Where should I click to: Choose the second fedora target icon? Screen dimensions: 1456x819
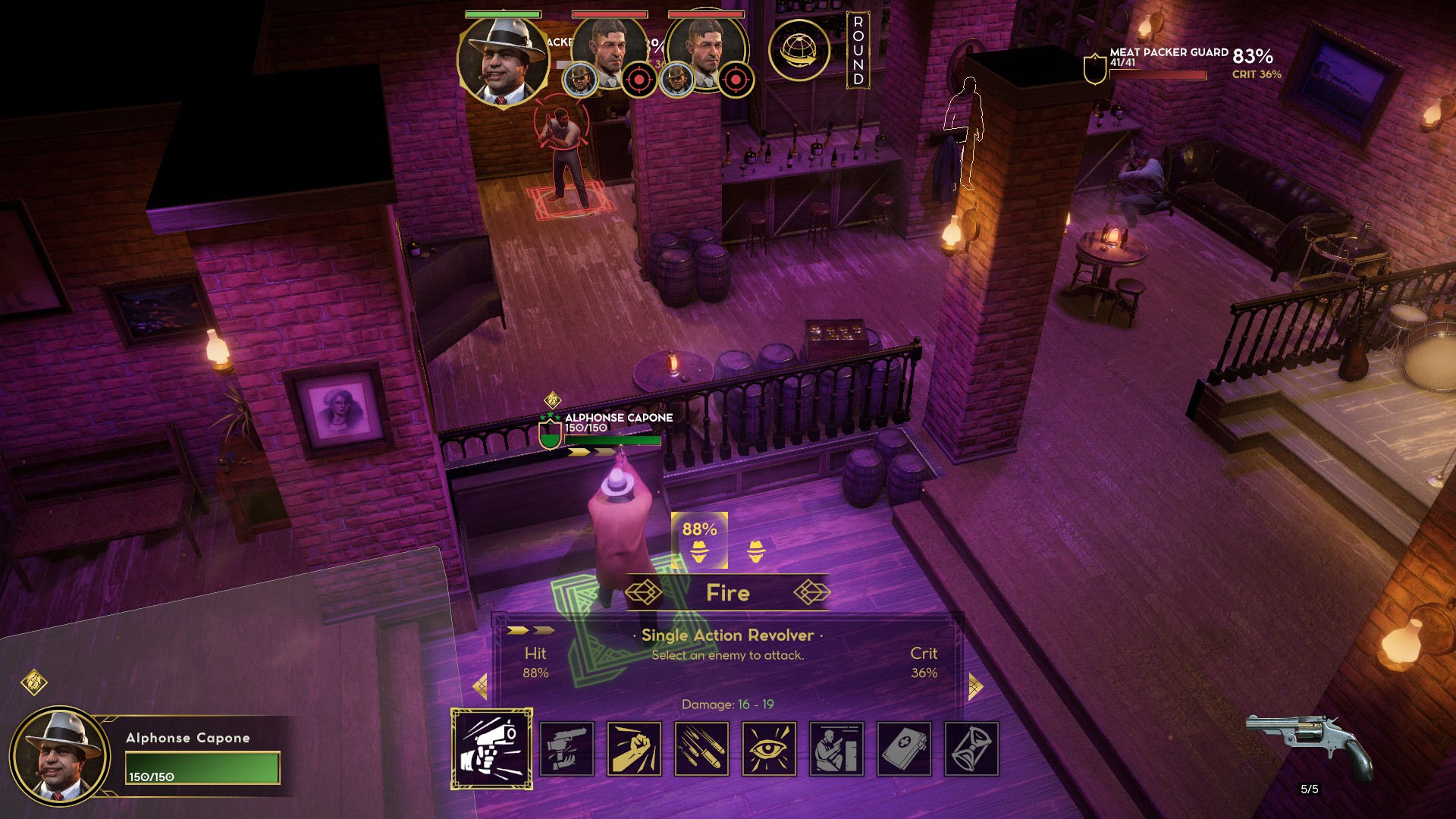(x=756, y=551)
